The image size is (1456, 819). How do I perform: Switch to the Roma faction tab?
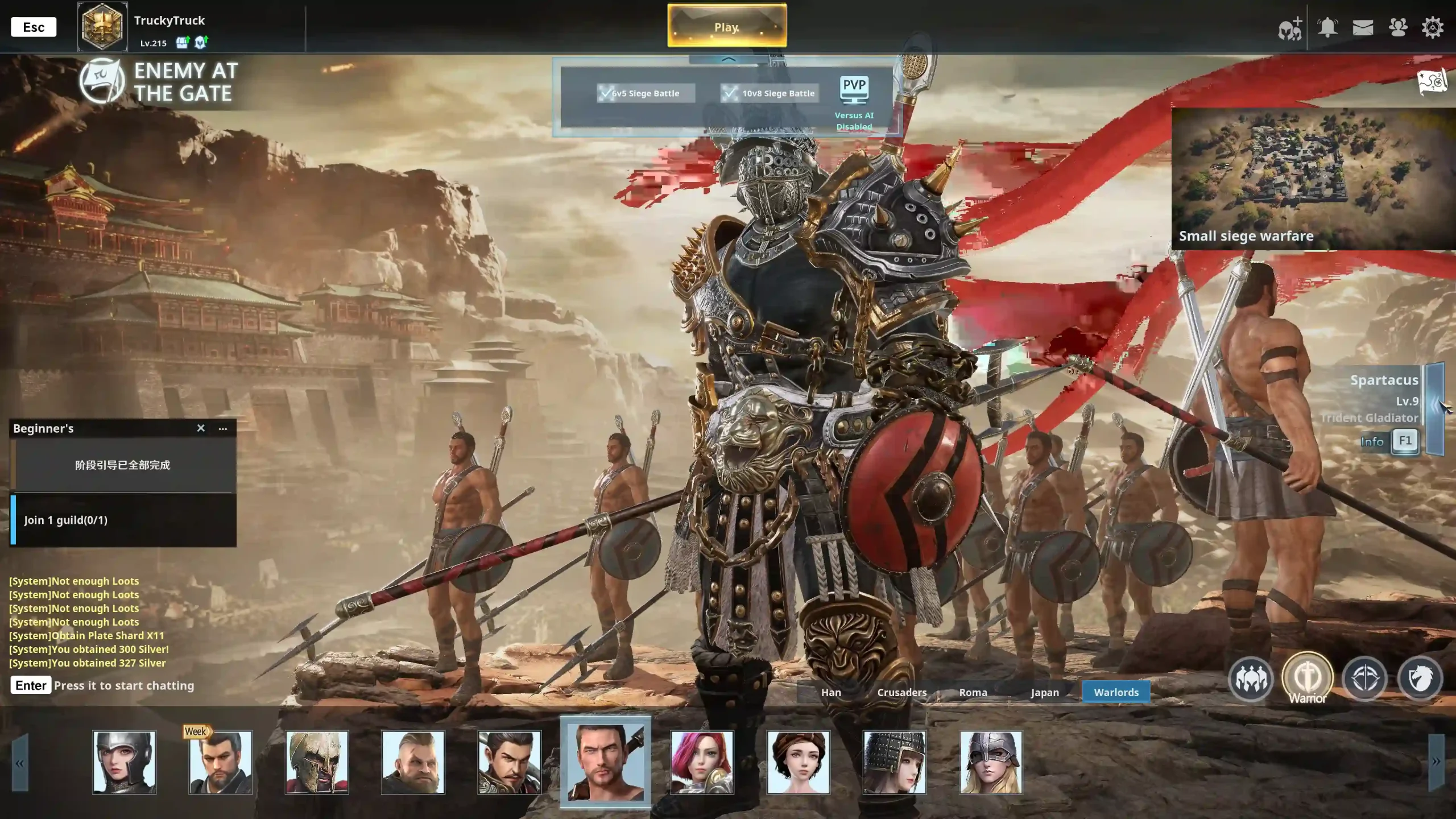(973, 692)
